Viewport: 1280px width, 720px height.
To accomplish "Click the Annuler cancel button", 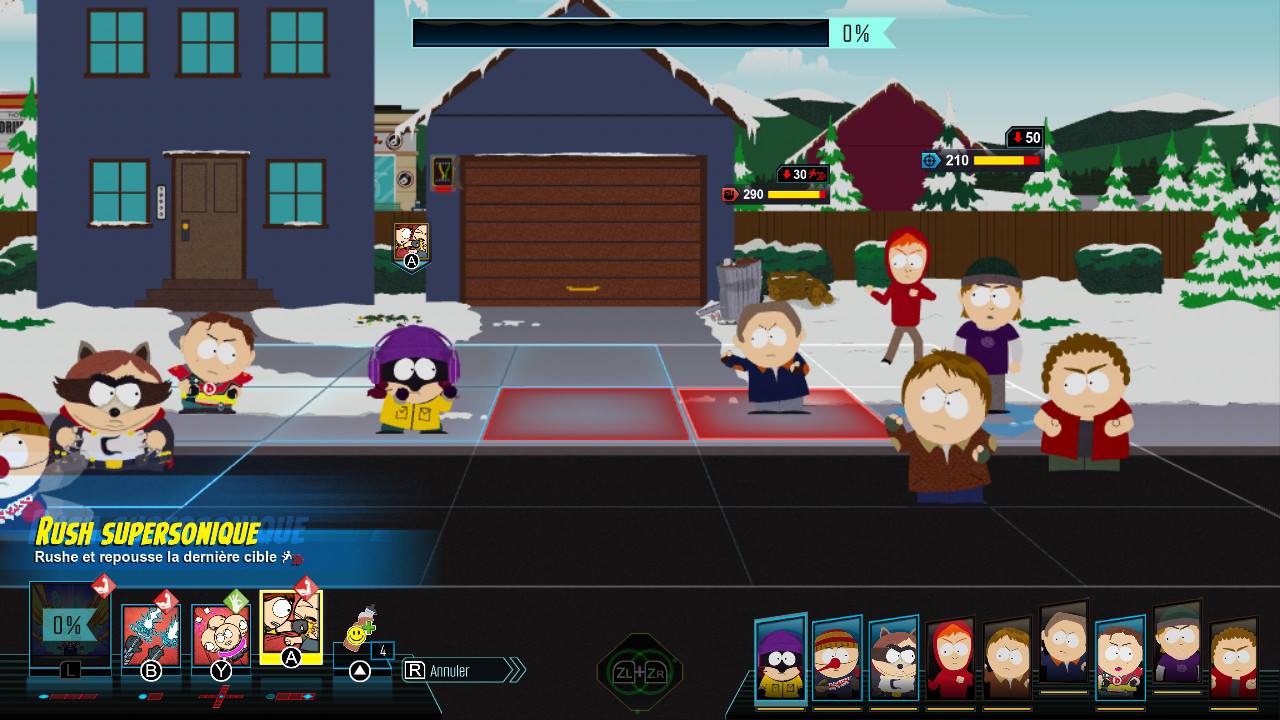I will [x=462, y=670].
